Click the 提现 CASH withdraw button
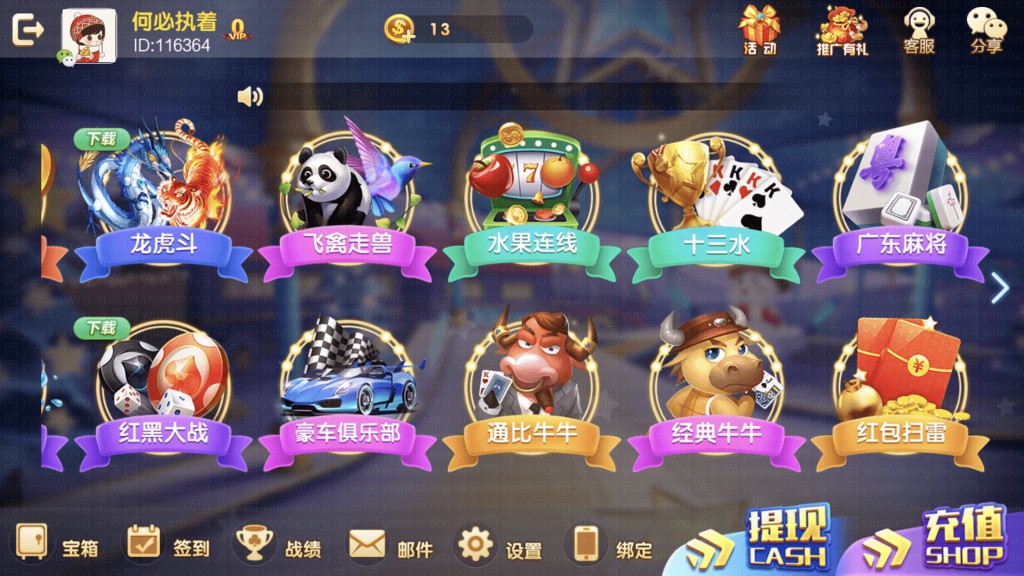1024x576 pixels. tap(768, 540)
